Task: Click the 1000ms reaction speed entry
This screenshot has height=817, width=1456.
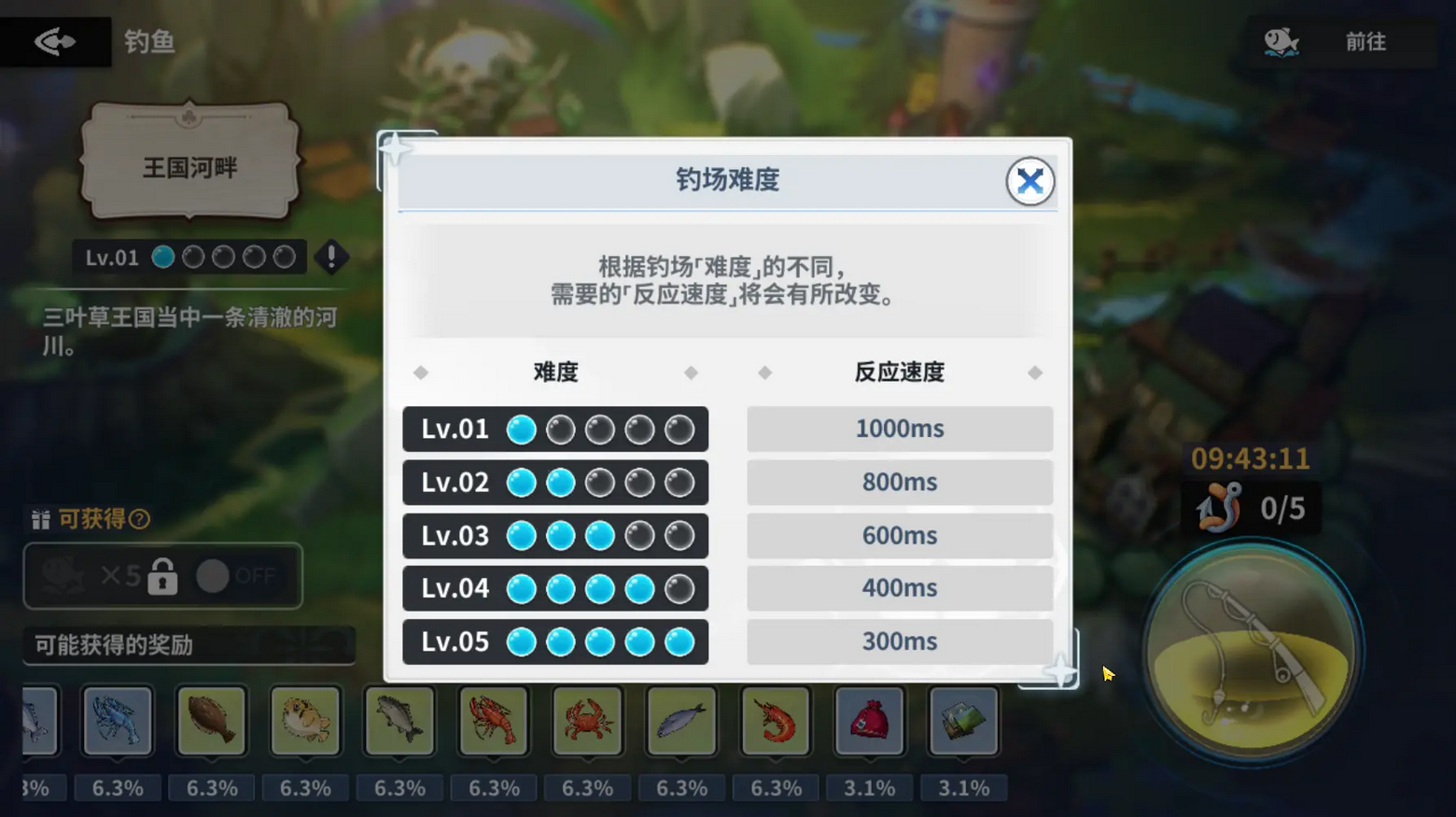Action: coord(898,429)
